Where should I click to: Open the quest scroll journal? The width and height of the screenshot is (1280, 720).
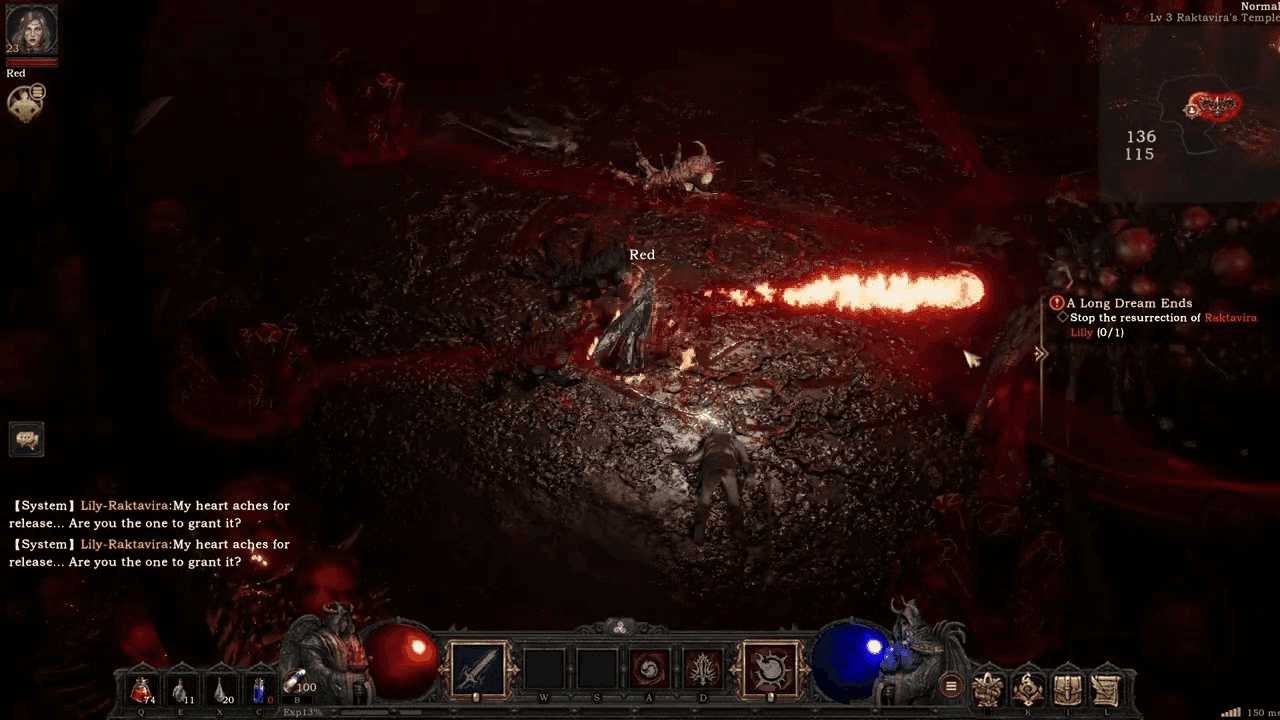[1105, 688]
